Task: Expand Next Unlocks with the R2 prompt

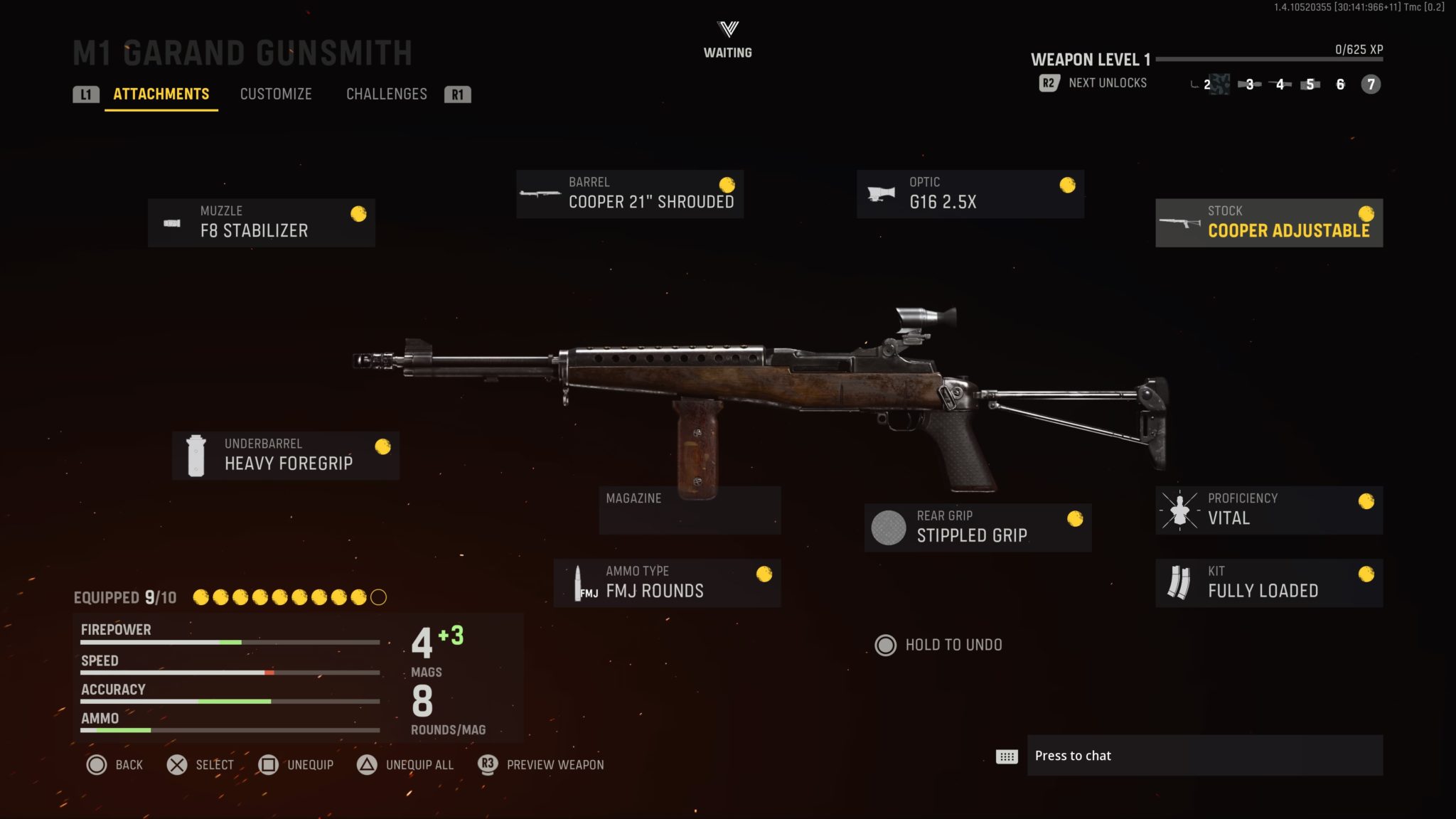Action: (1048, 83)
